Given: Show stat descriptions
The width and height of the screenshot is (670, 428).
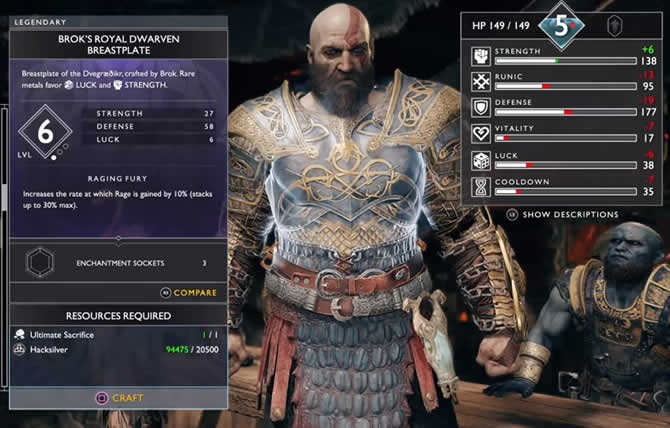Looking at the screenshot, I should [562, 214].
